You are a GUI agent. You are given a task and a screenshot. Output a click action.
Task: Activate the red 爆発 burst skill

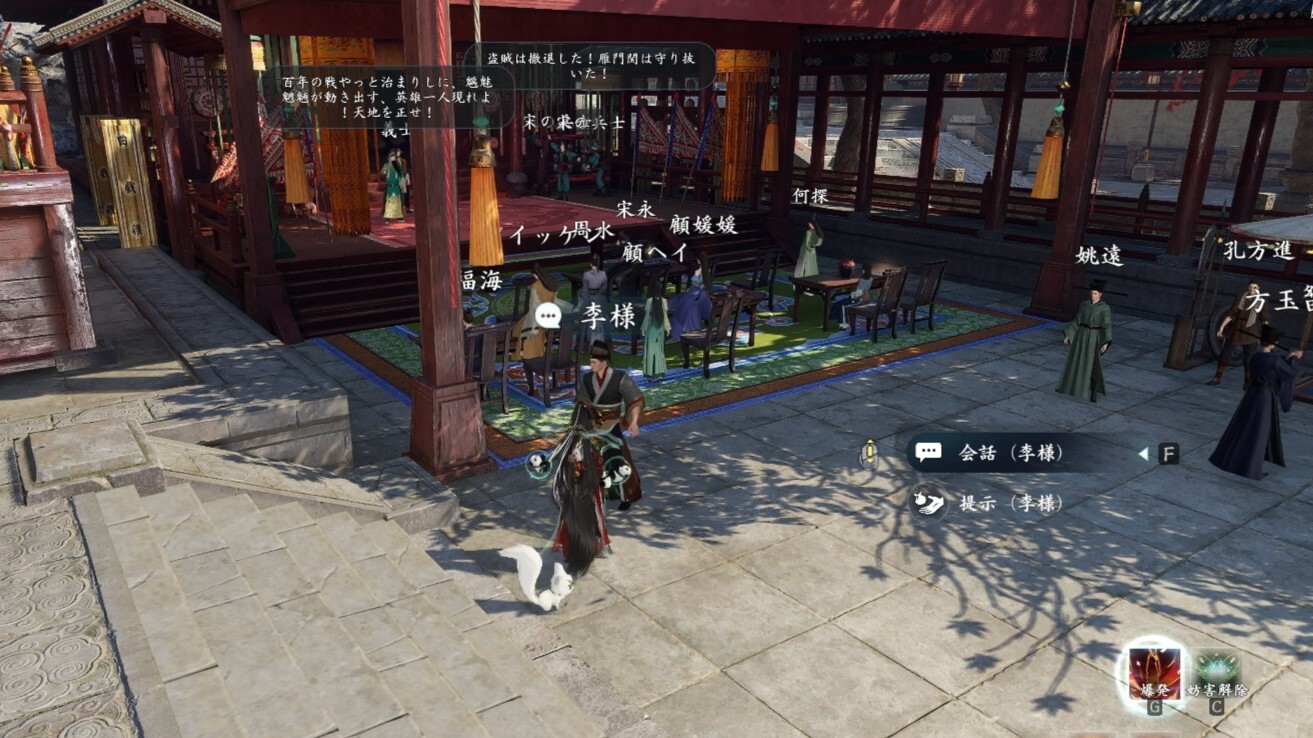coord(1154,672)
